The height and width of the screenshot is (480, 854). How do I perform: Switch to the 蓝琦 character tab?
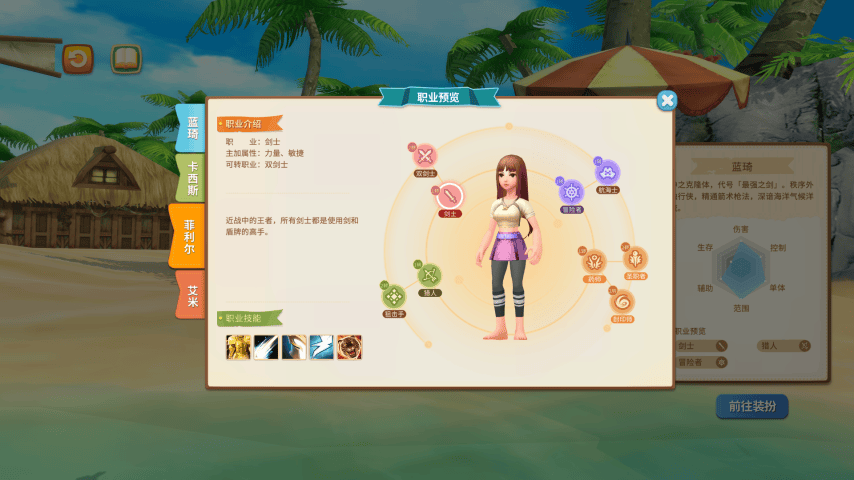191,128
